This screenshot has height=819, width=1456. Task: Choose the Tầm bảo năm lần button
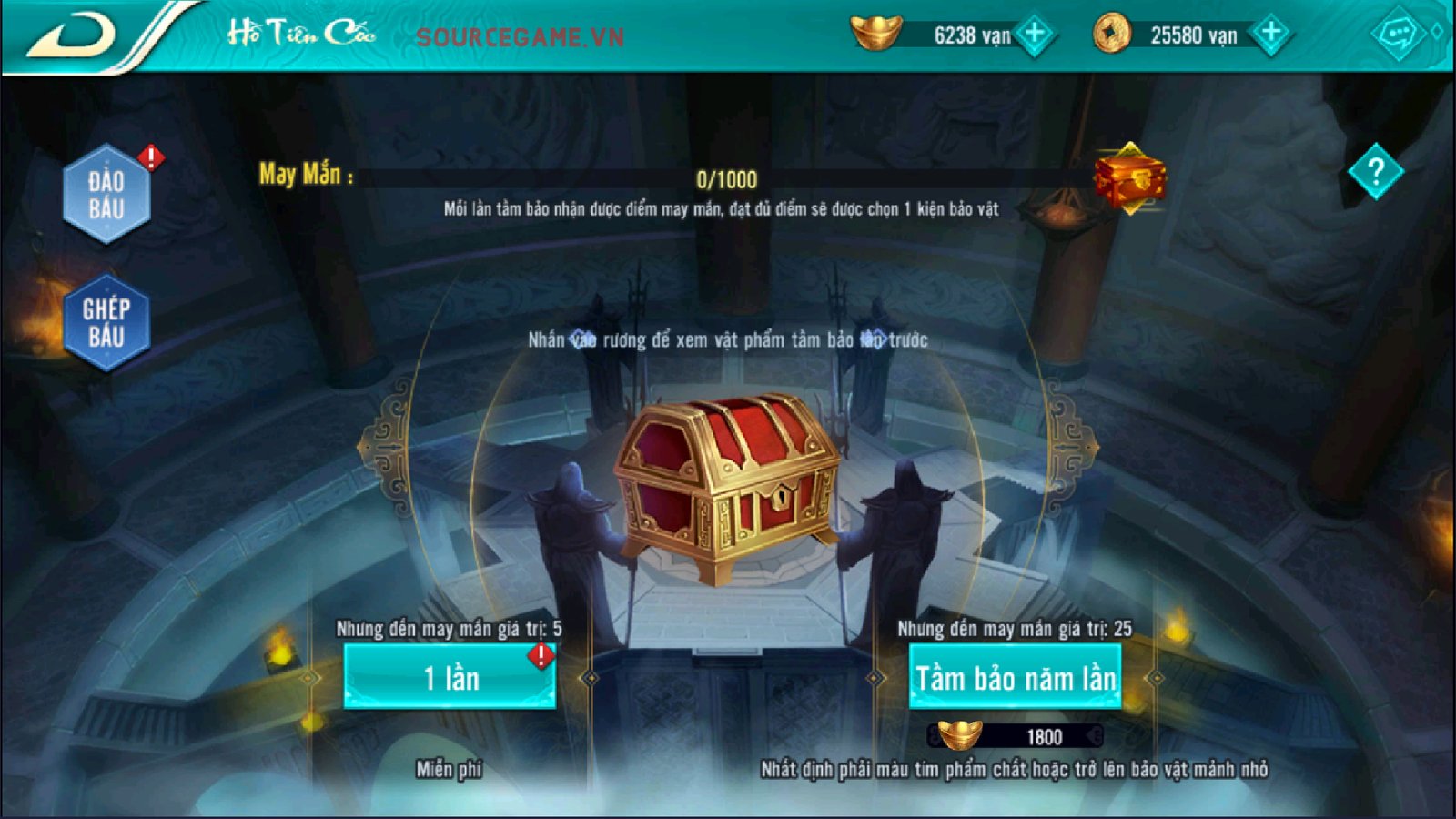pyautogui.click(x=1015, y=678)
